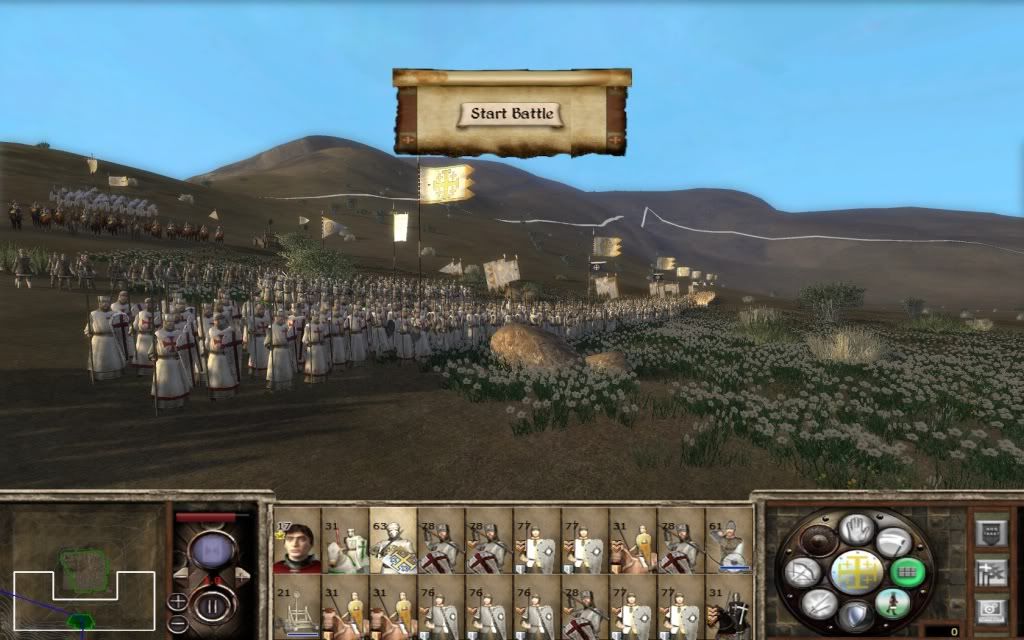The width and height of the screenshot is (1024, 640).
Task: Open the top shield banner side button
Action: point(991,531)
